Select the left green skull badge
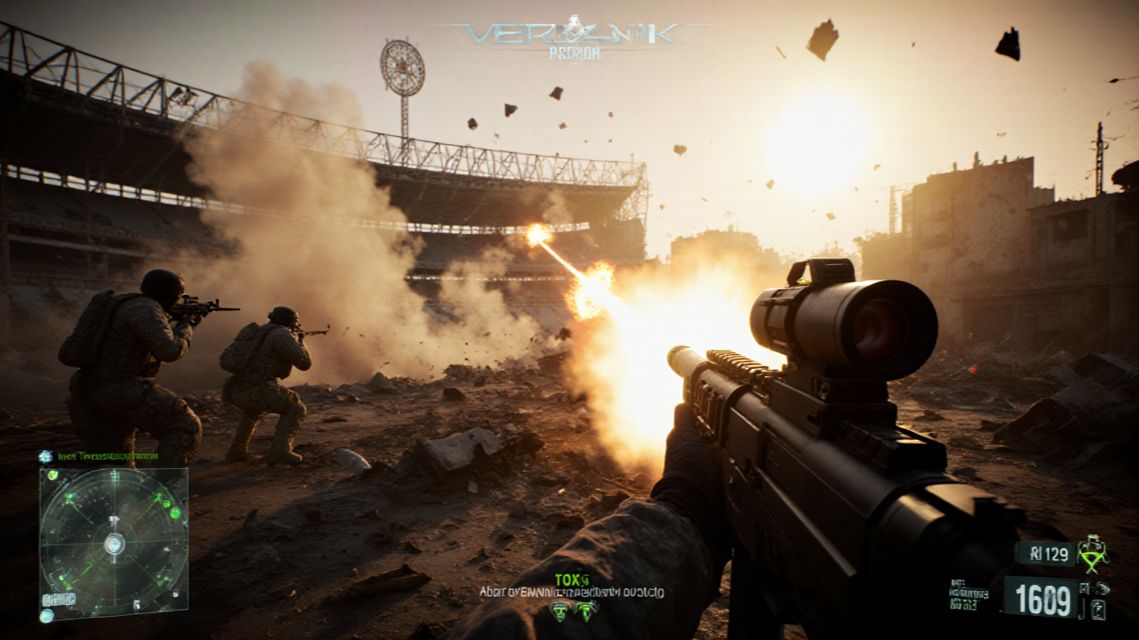1139x640 pixels. click(x=560, y=612)
